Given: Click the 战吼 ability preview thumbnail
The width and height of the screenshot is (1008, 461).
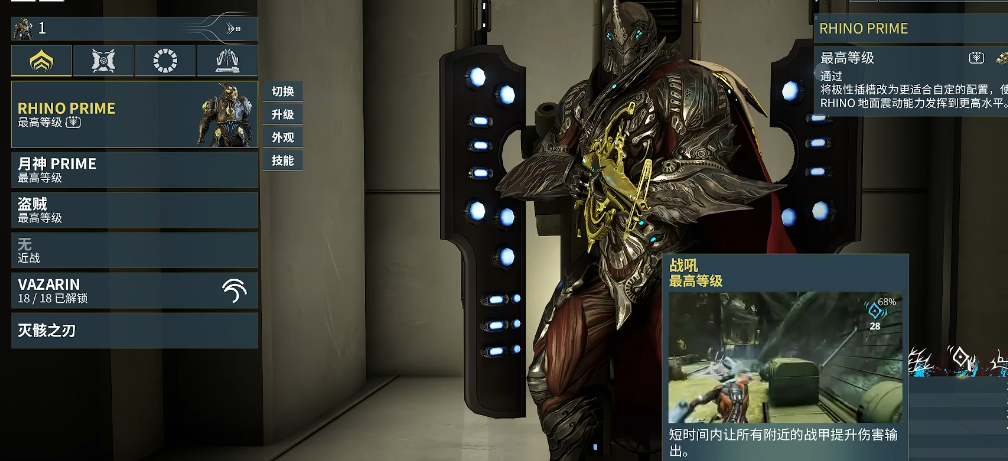Looking at the screenshot, I should point(785,357).
